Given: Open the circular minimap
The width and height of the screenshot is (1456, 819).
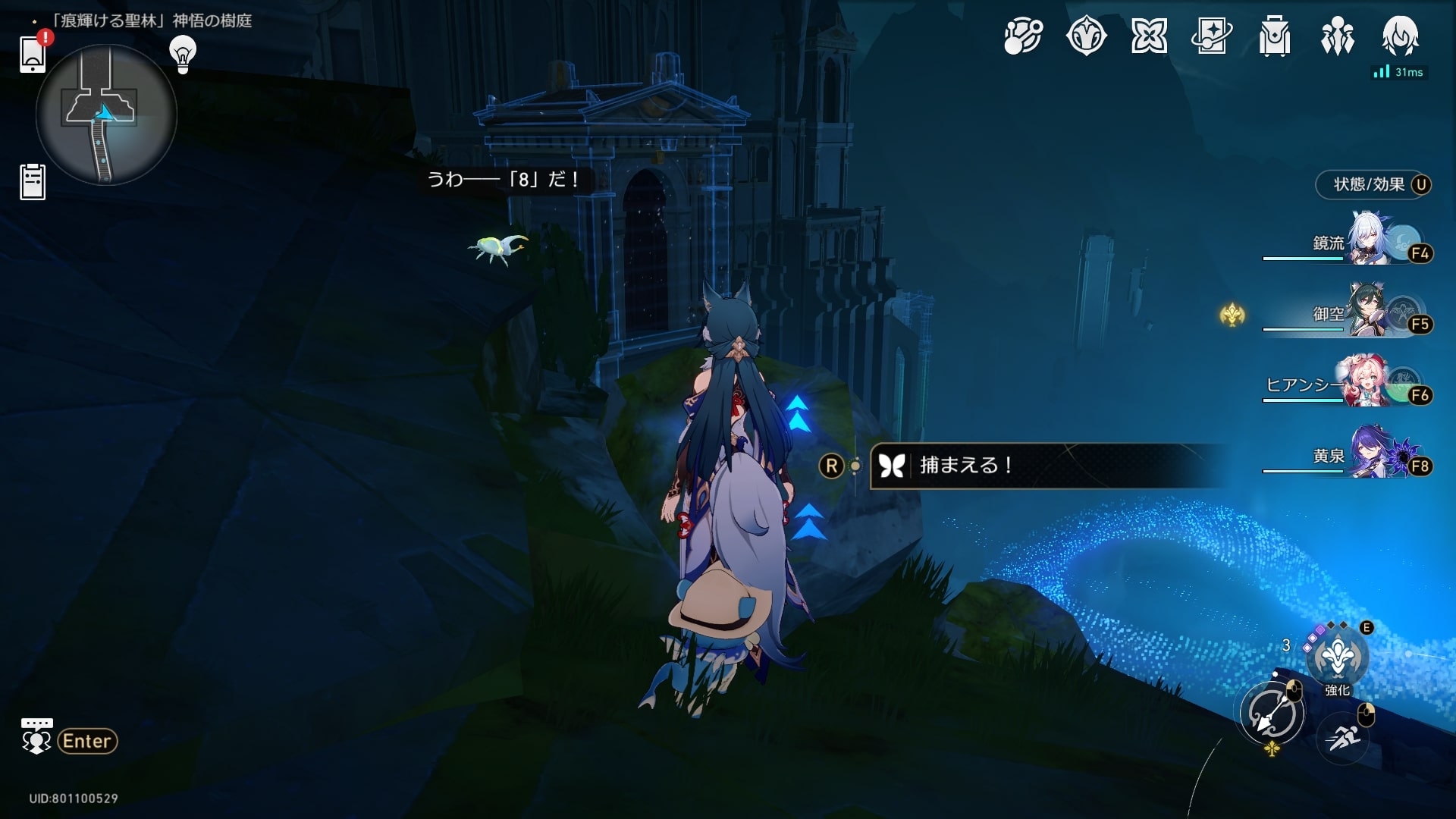Looking at the screenshot, I should (x=106, y=115).
